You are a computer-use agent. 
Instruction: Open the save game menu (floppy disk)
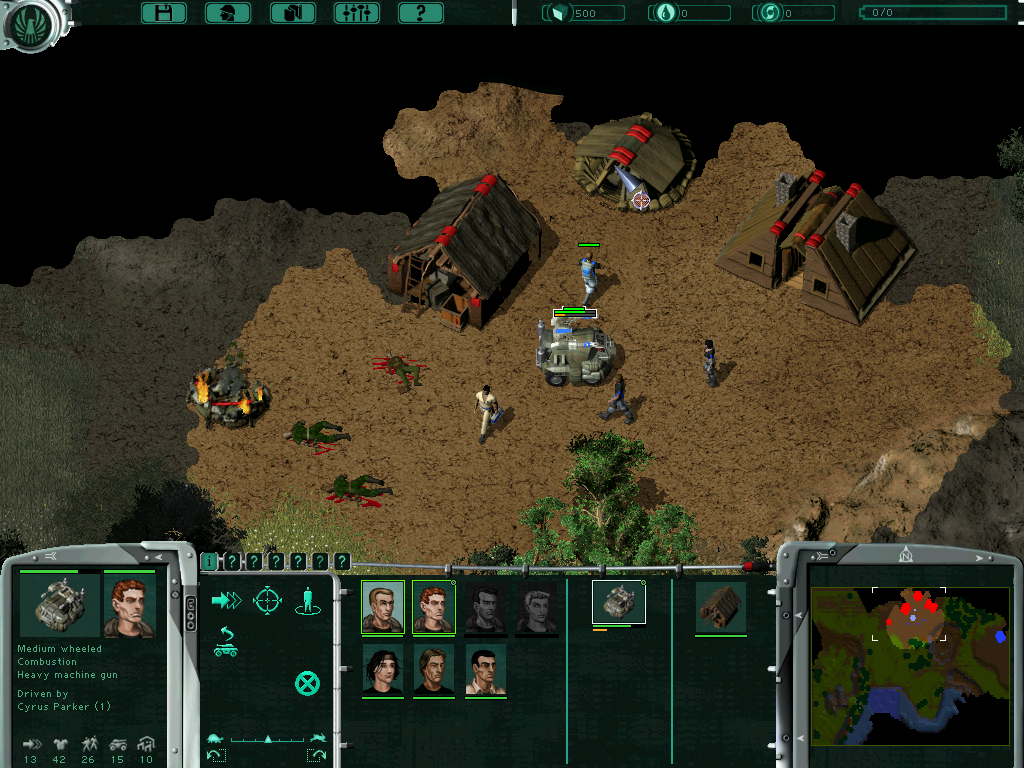point(164,13)
